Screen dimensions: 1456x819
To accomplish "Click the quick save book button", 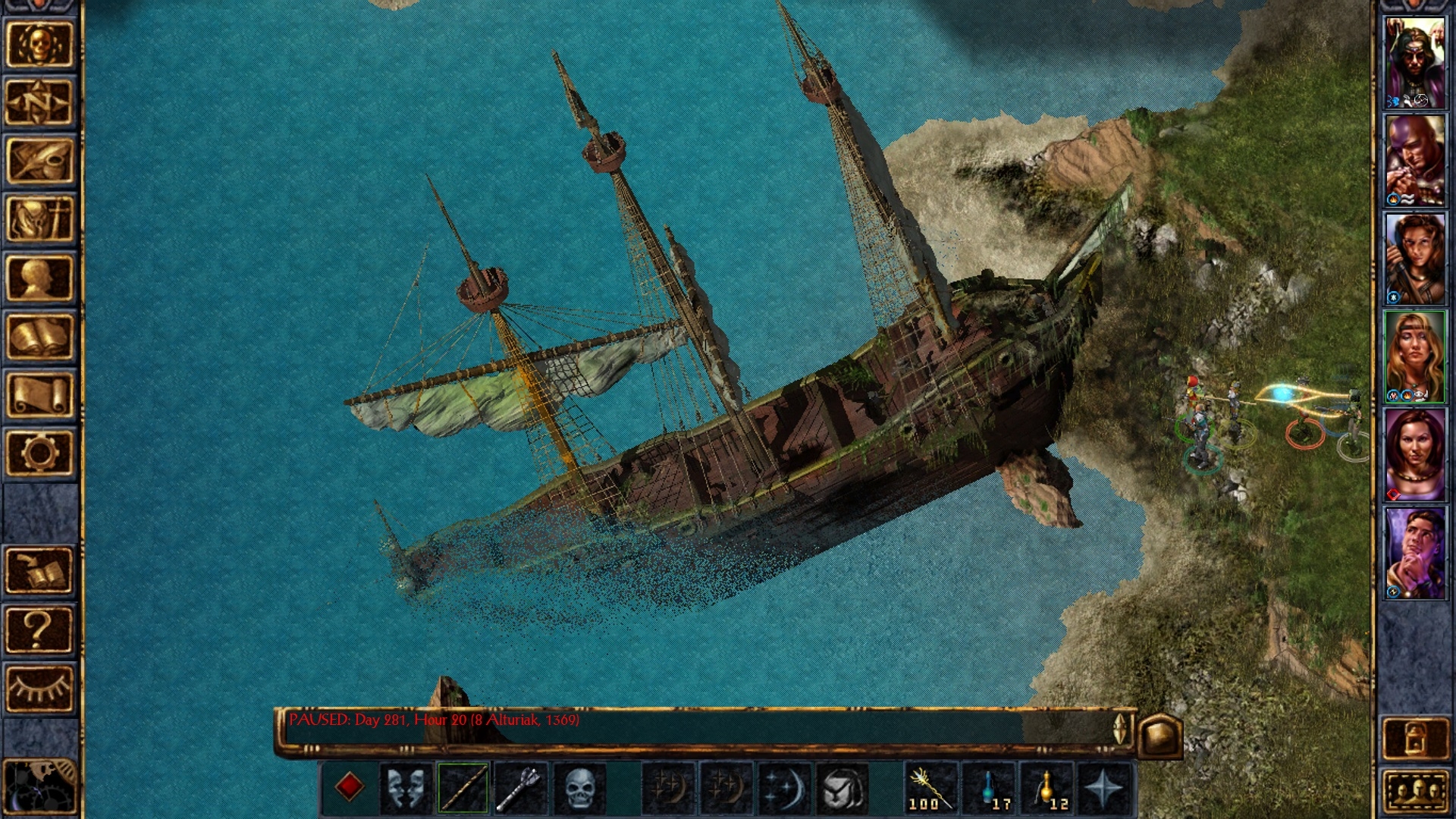I will tap(39, 570).
